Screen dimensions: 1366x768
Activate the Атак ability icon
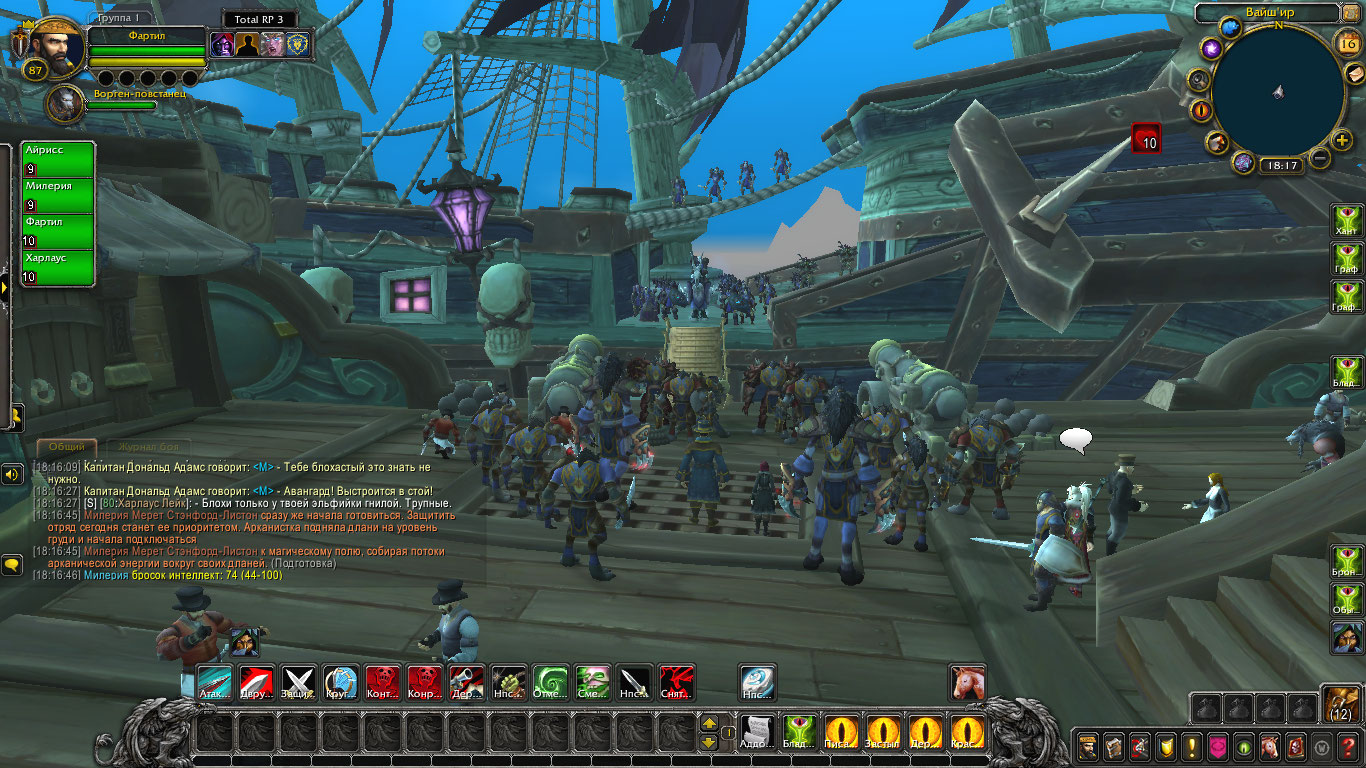click(x=215, y=683)
